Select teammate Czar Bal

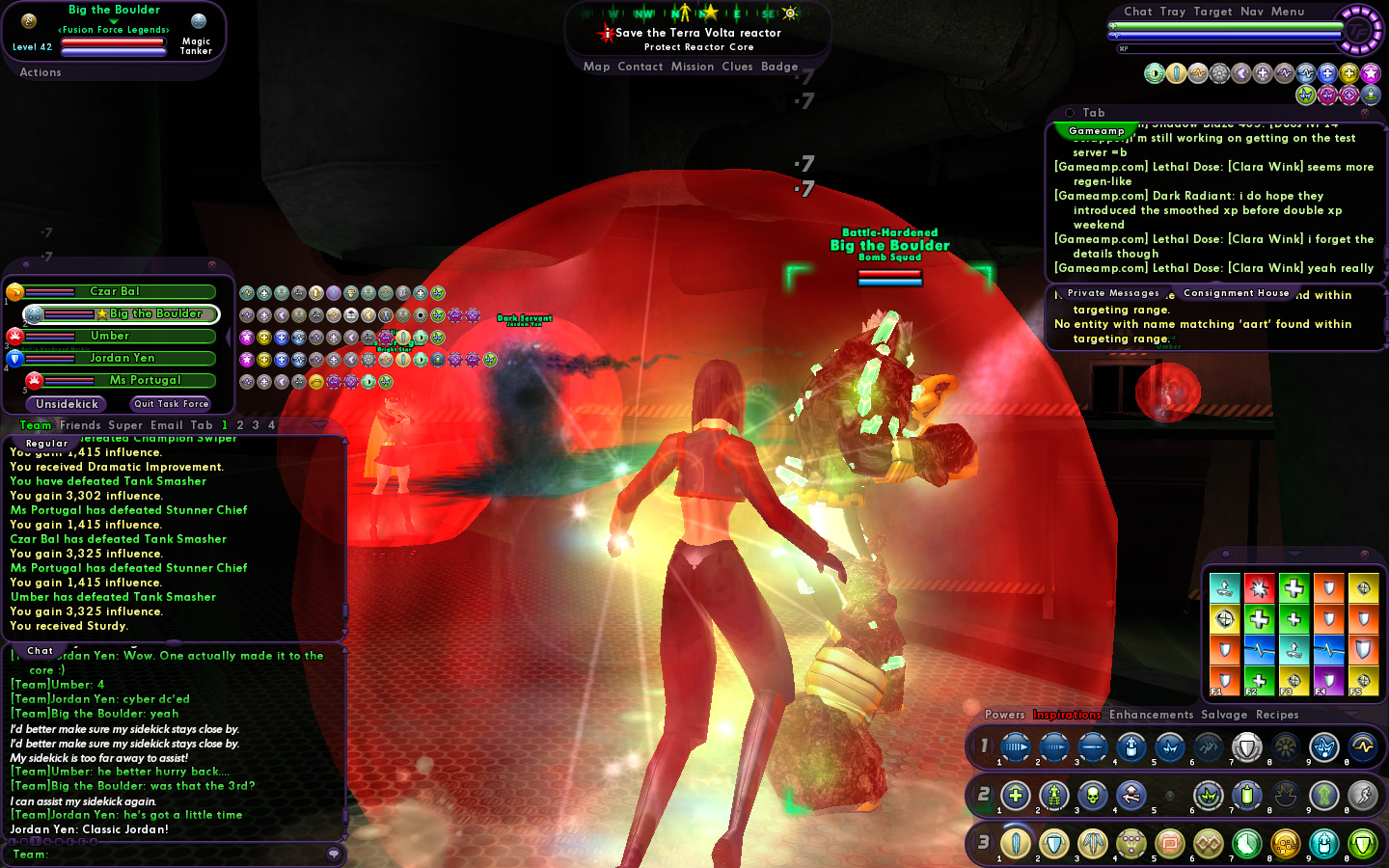click(115, 291)
